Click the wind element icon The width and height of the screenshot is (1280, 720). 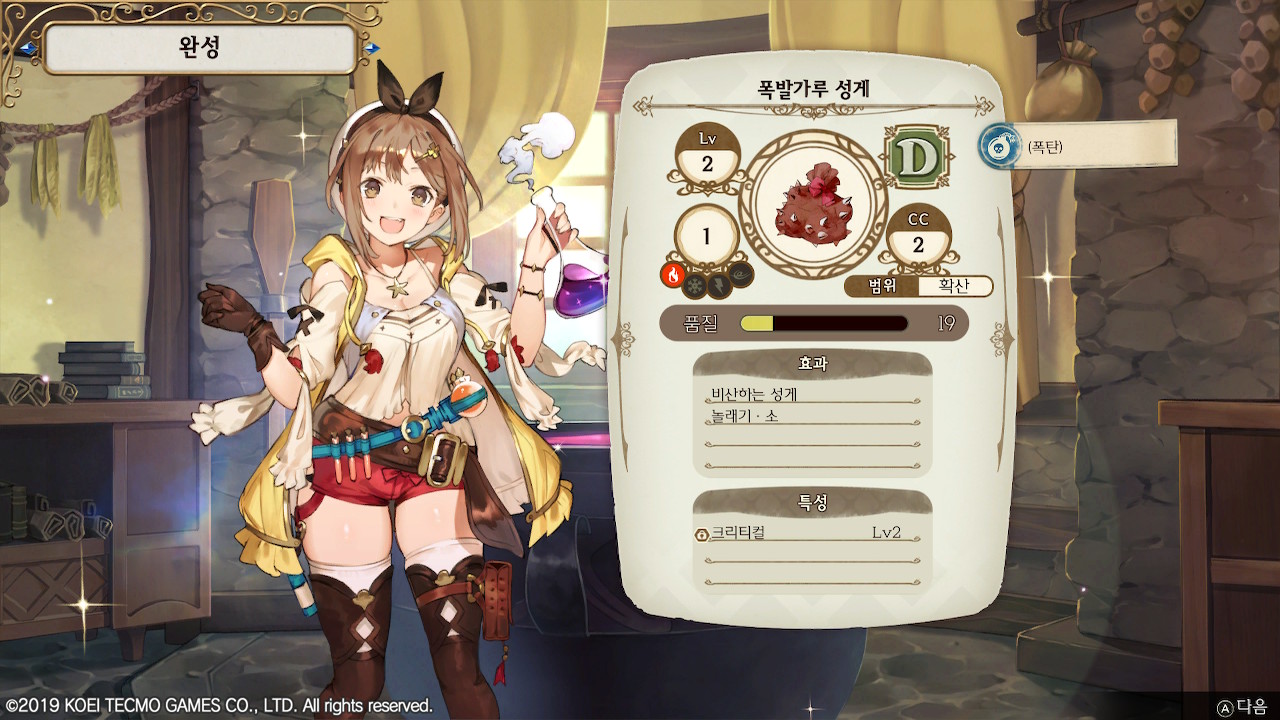(x=742, y=275)
